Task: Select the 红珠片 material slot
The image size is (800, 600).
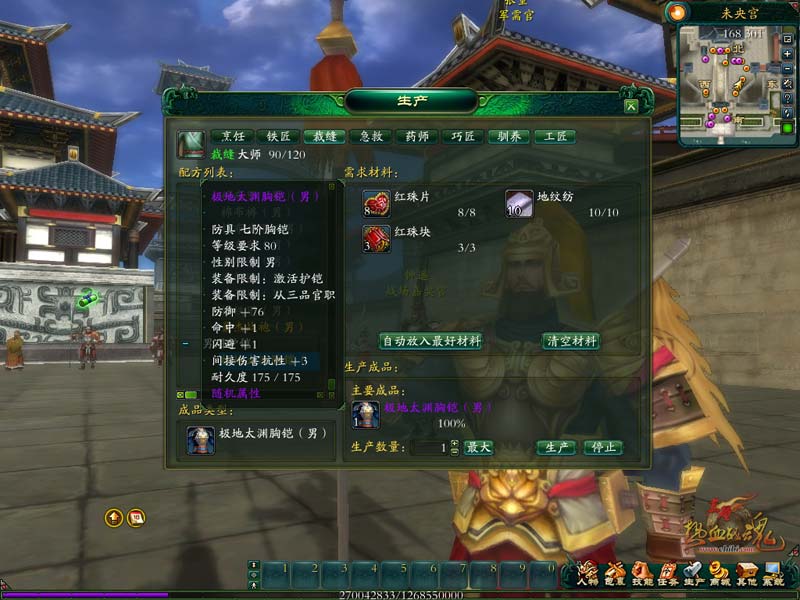Action: (x=376, y=204)
